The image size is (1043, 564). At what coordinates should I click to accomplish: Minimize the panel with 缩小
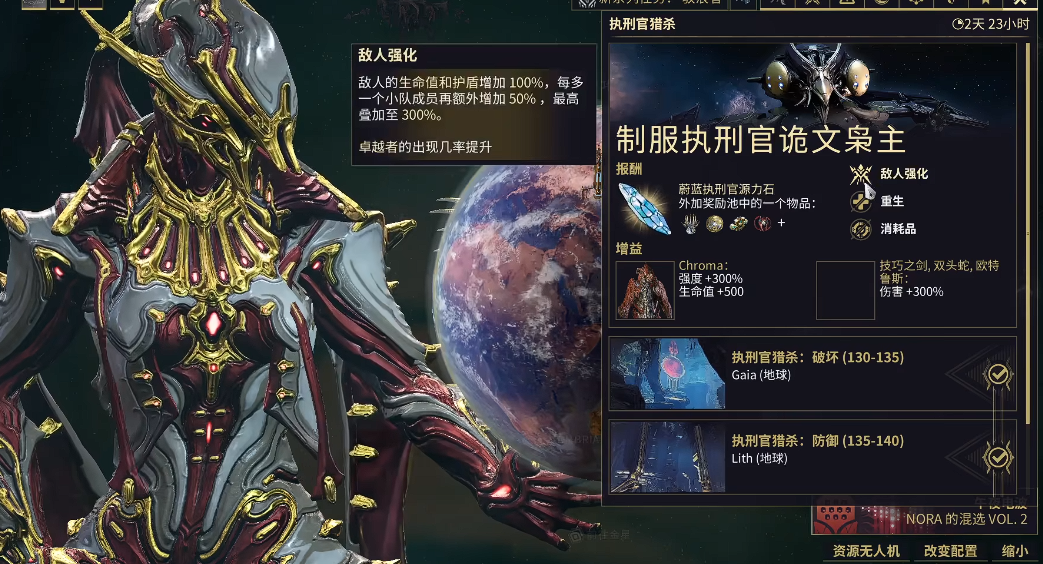1014,551
